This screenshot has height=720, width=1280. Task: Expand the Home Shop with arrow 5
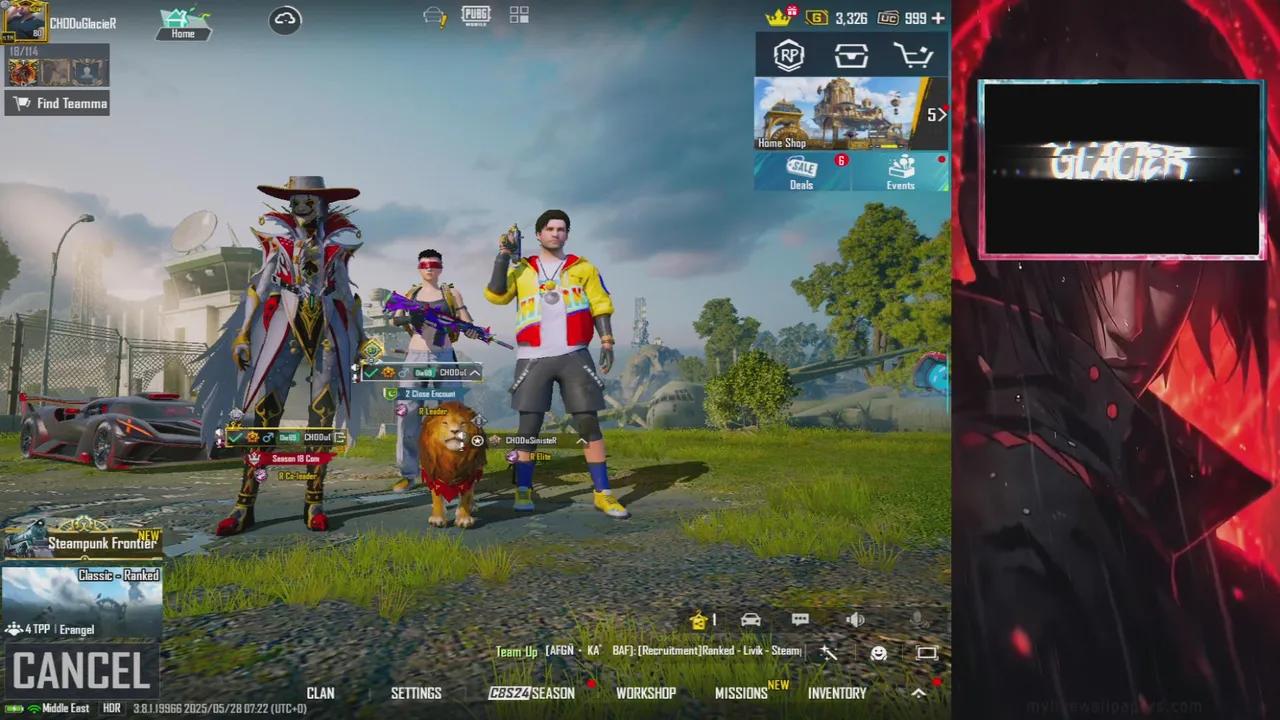[x=936, y=114]
